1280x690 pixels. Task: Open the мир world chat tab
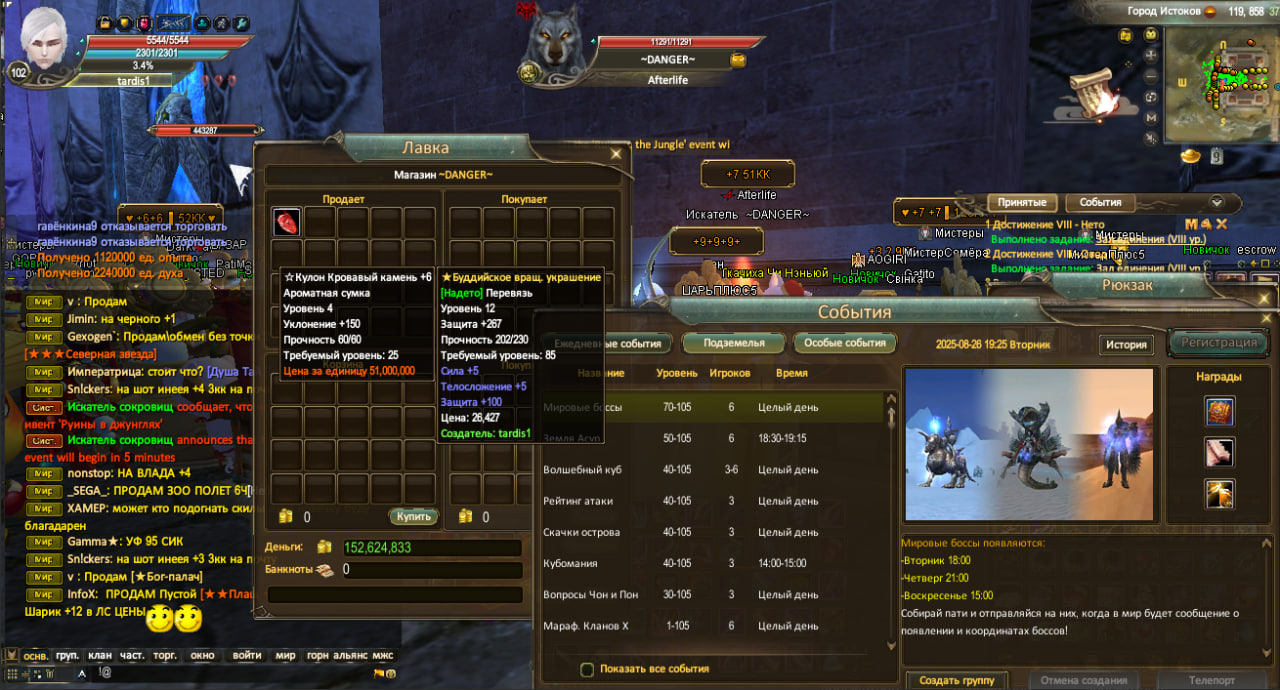tap(285, 656)
